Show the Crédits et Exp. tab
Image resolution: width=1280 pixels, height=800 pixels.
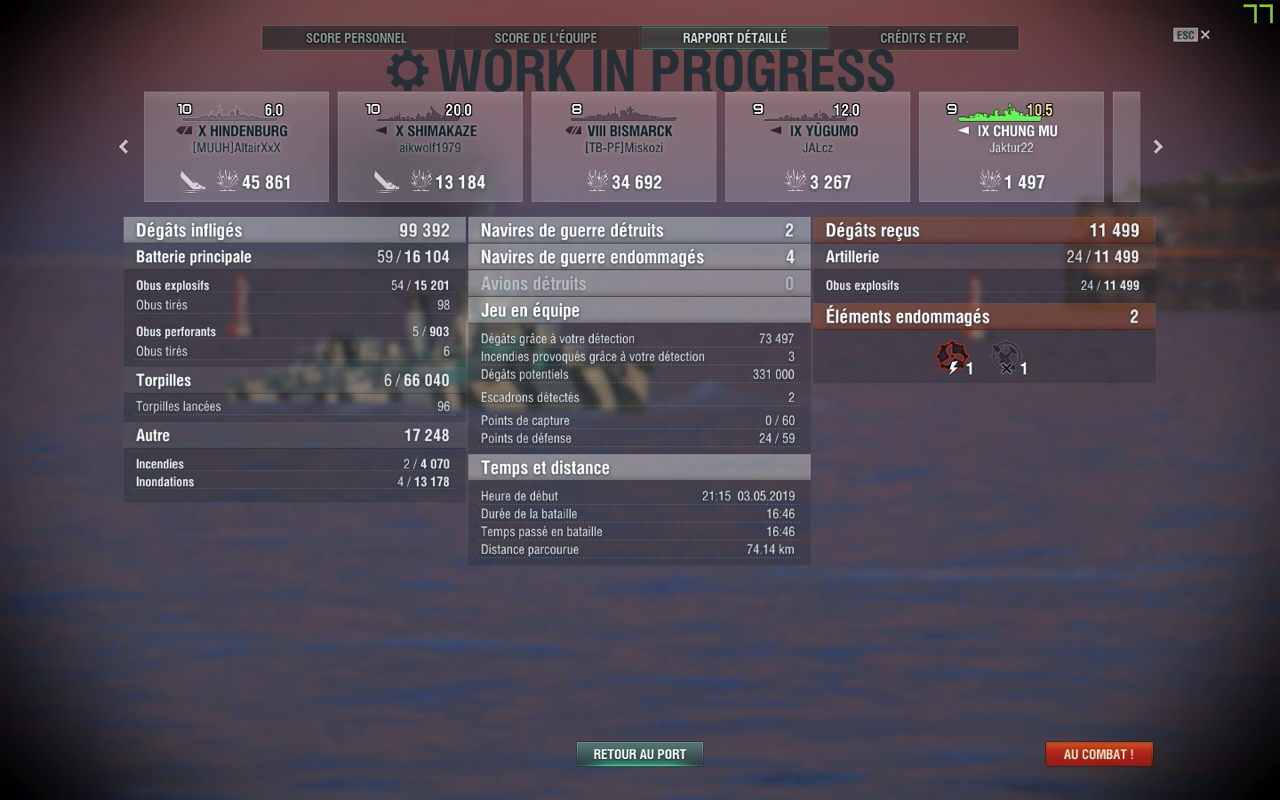[924, 38]
